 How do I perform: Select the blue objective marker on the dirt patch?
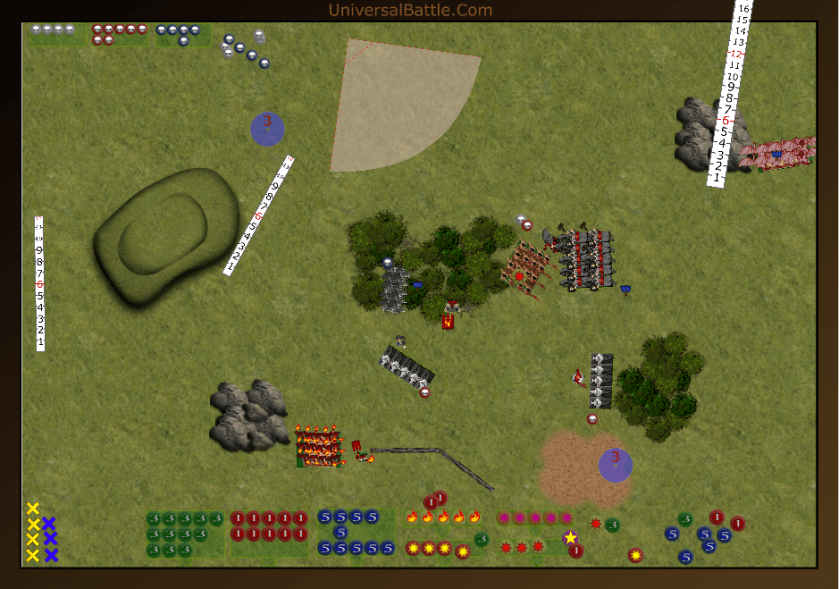[x=615, y=464]
